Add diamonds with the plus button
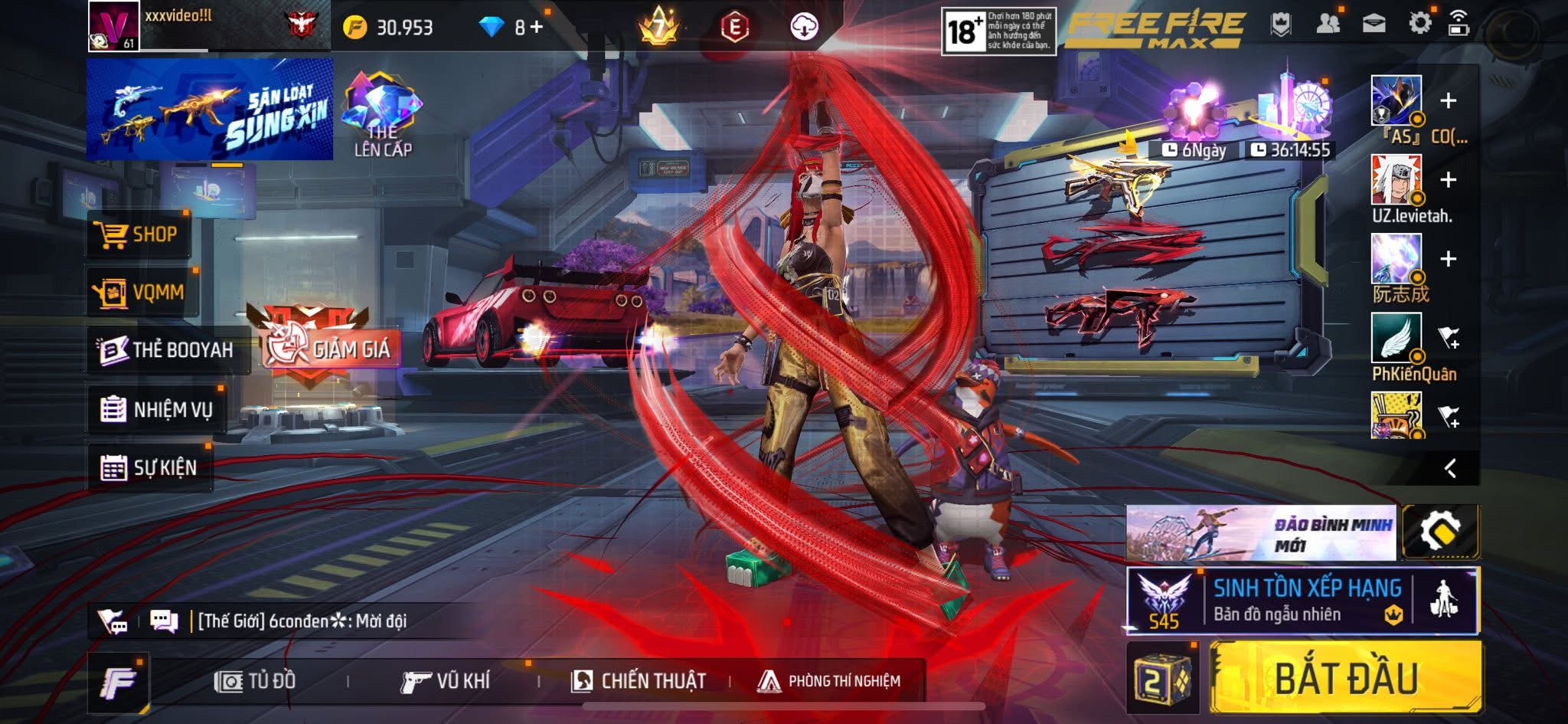The image size is (1568, 724). click(537, 27)
